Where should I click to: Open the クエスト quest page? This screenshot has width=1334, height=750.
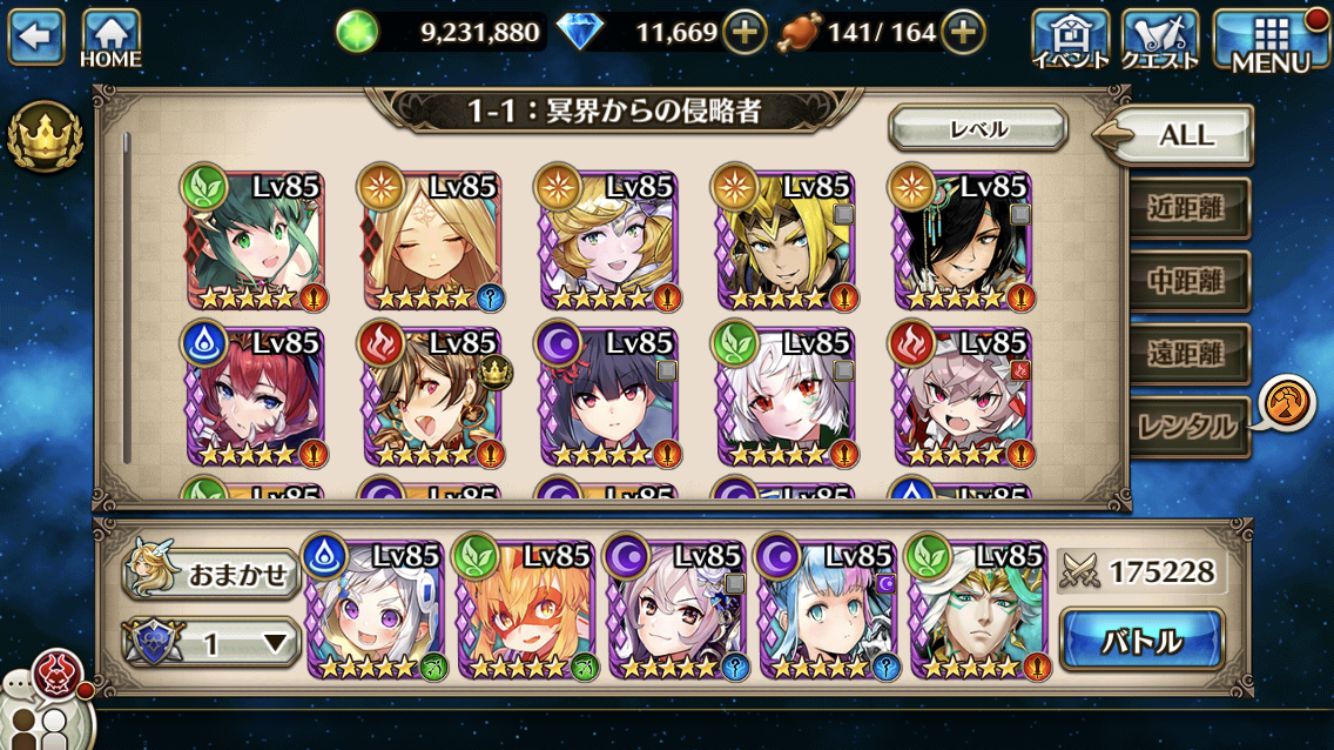(1160, 39)
